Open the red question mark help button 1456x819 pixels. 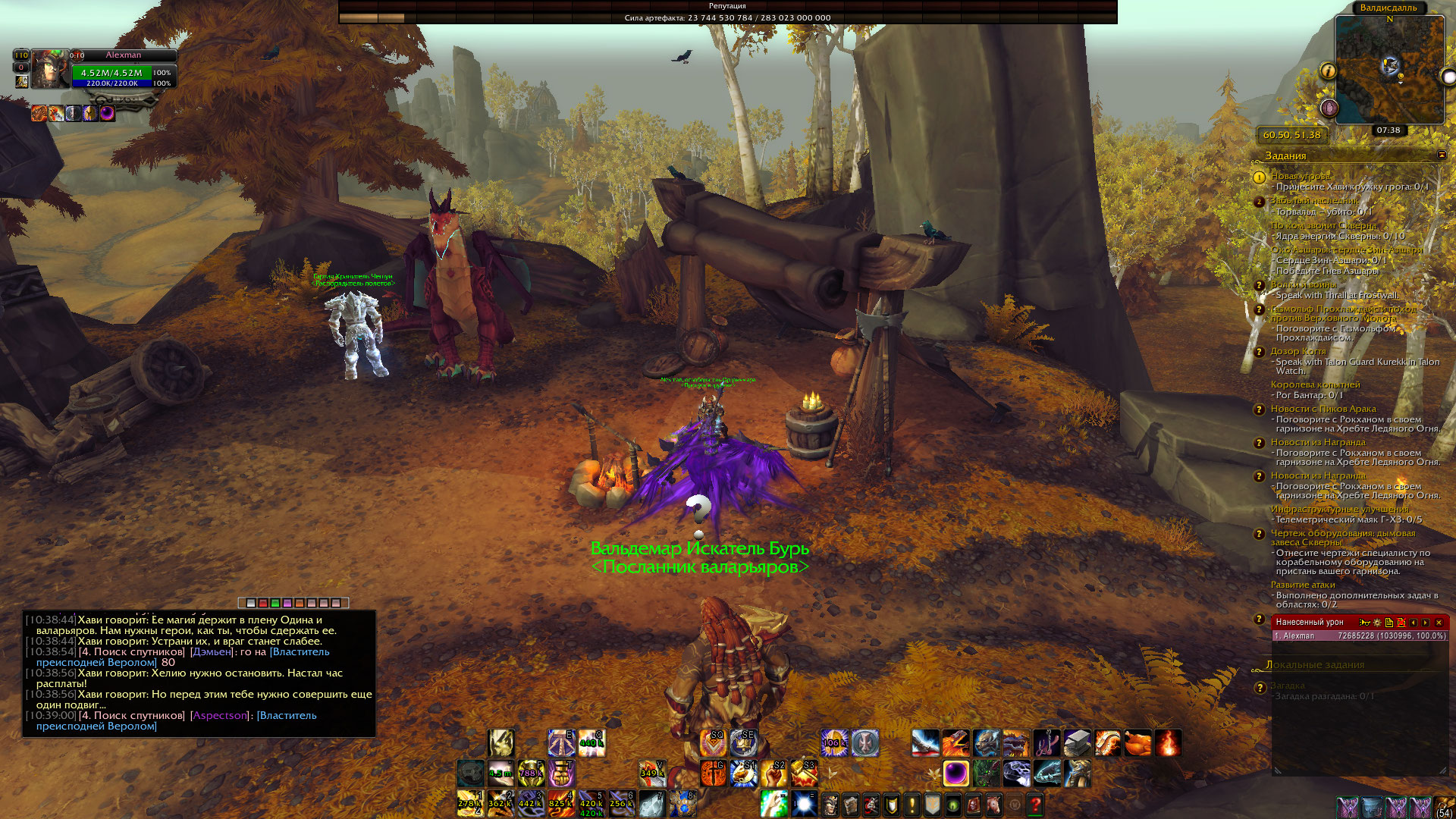[1034, 805]
